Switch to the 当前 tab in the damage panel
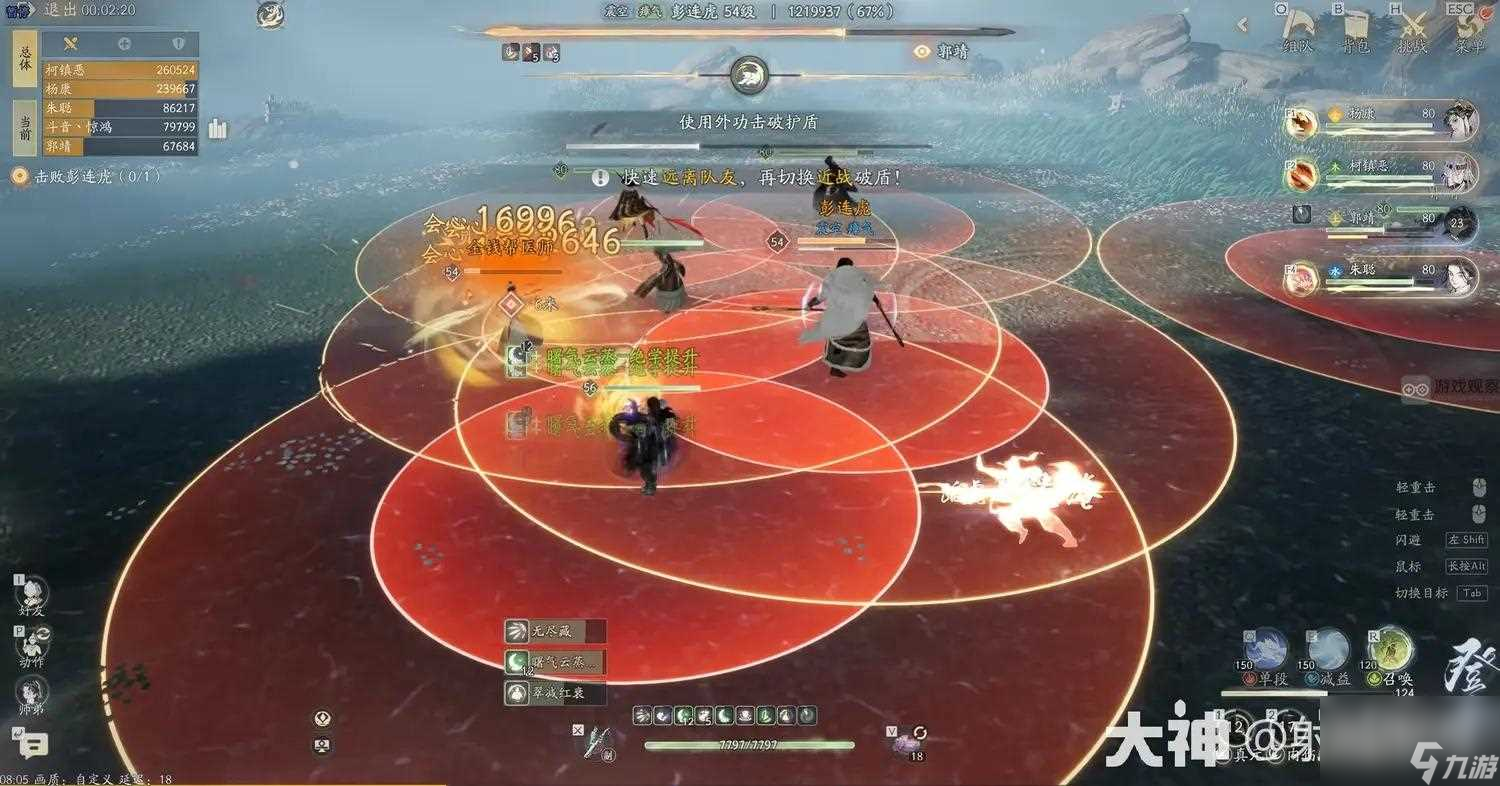 click(x=26, y=126)
